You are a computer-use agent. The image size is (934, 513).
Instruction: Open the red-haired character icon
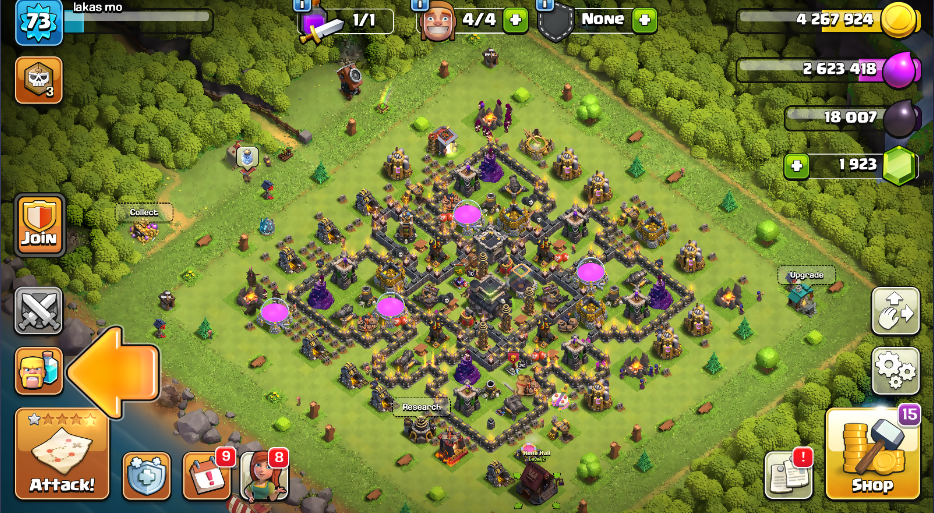pos(264,476)
